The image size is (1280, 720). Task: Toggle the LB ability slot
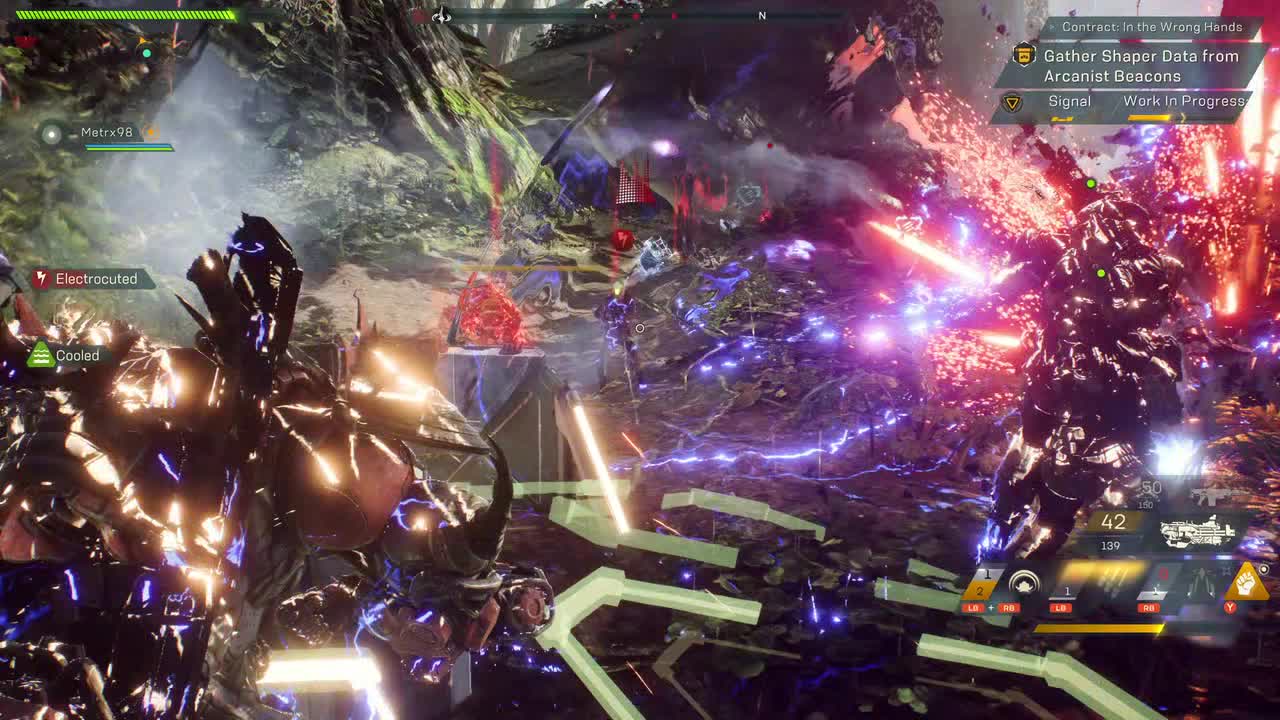click(x=1060, y=608)
